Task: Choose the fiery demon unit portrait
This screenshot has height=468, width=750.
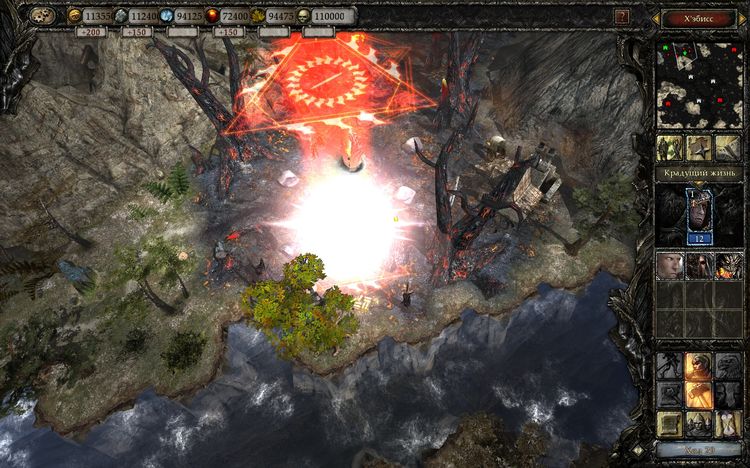Action: coord(727,265)
